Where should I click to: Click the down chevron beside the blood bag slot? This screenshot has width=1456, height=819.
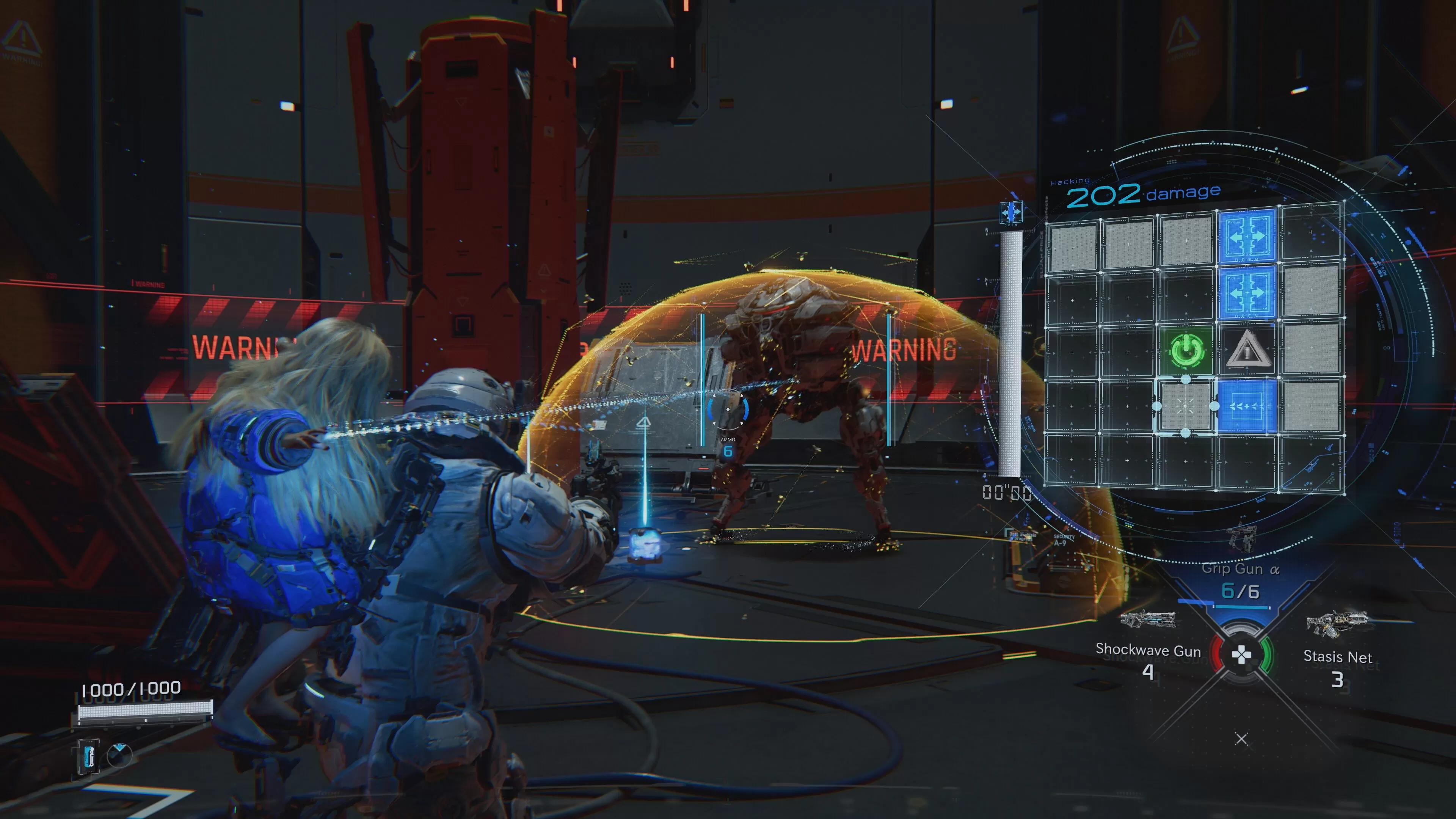click(119, 747)
